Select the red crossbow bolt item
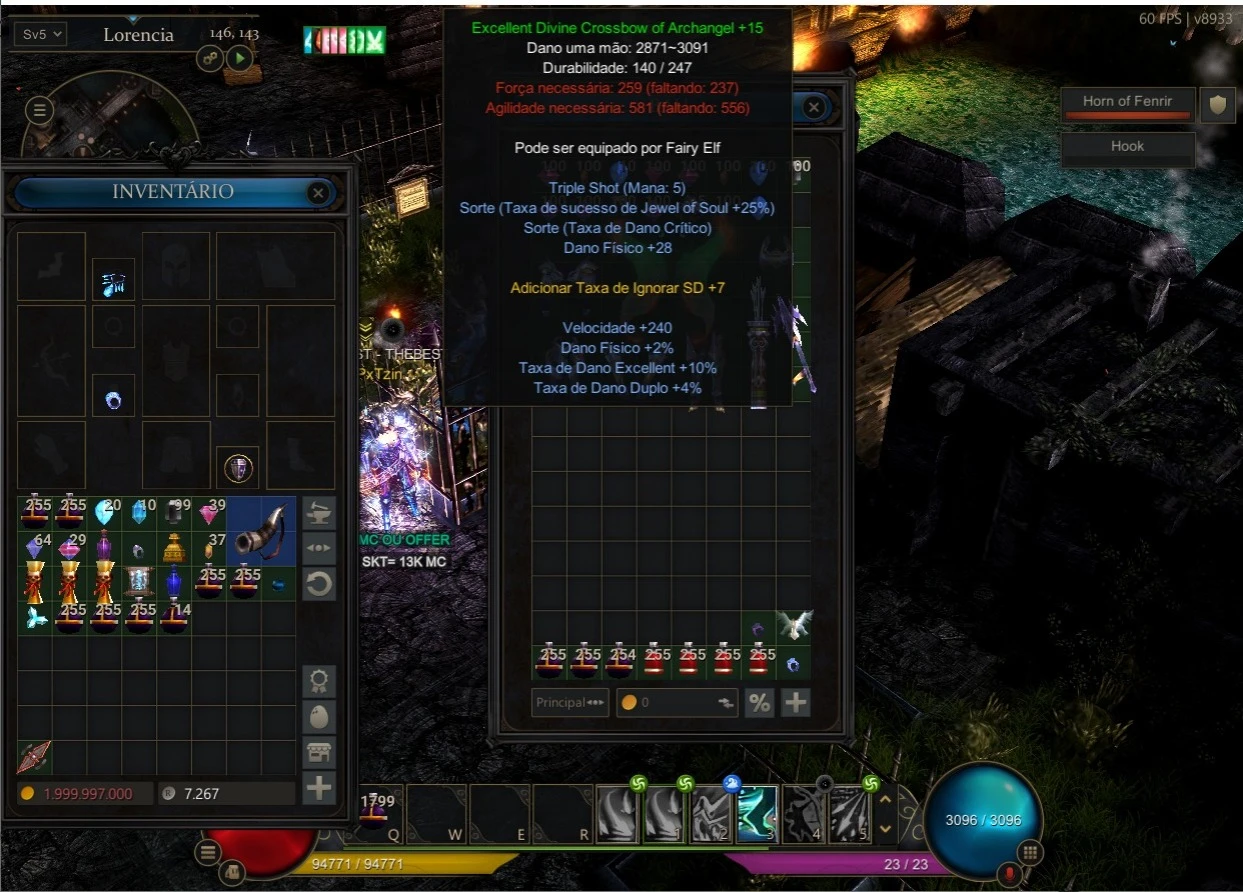This screenshot has height=892, width=1243. pyautogui.click(x=34, y=757)
